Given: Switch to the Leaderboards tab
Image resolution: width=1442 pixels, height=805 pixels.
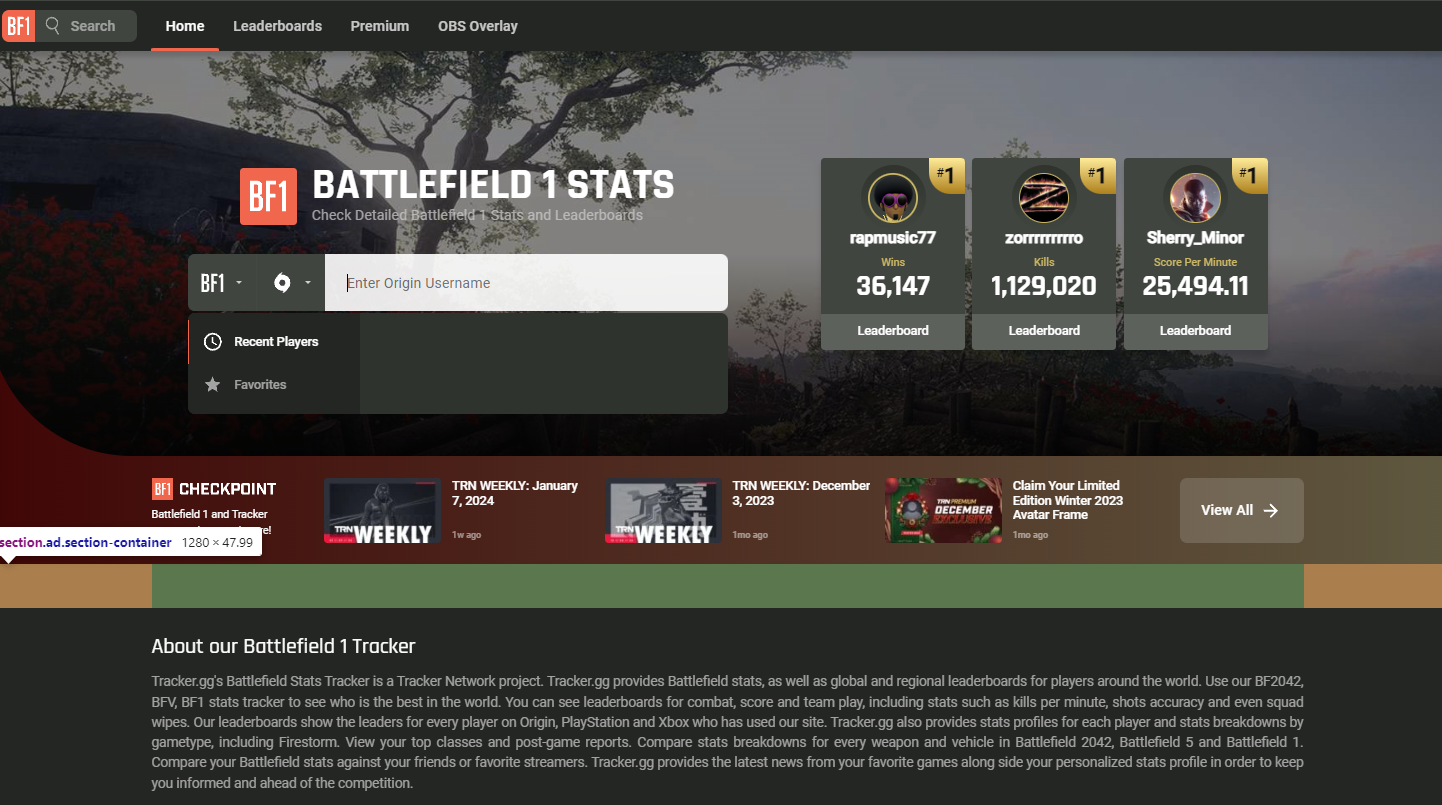Looking at the screenshot, I should pos(277,26).
